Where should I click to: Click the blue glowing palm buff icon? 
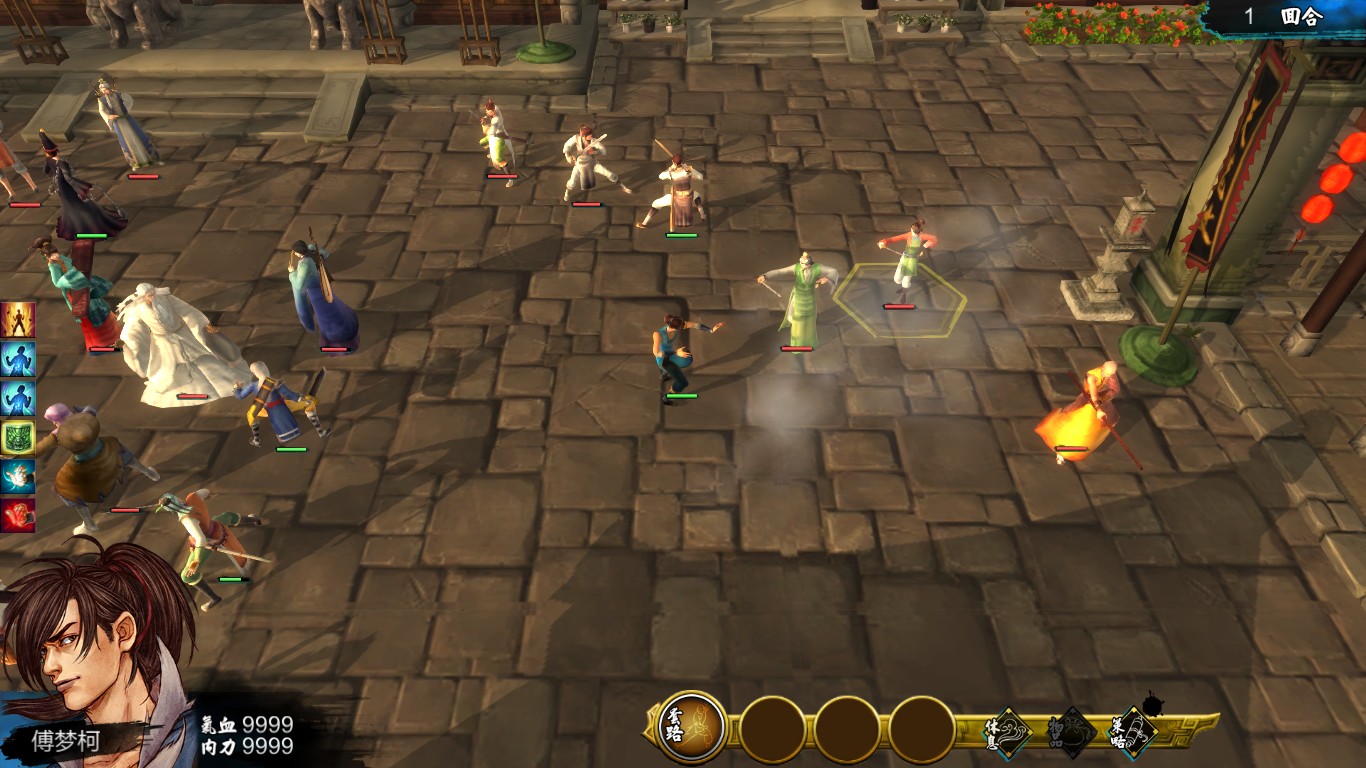point(17,477)
